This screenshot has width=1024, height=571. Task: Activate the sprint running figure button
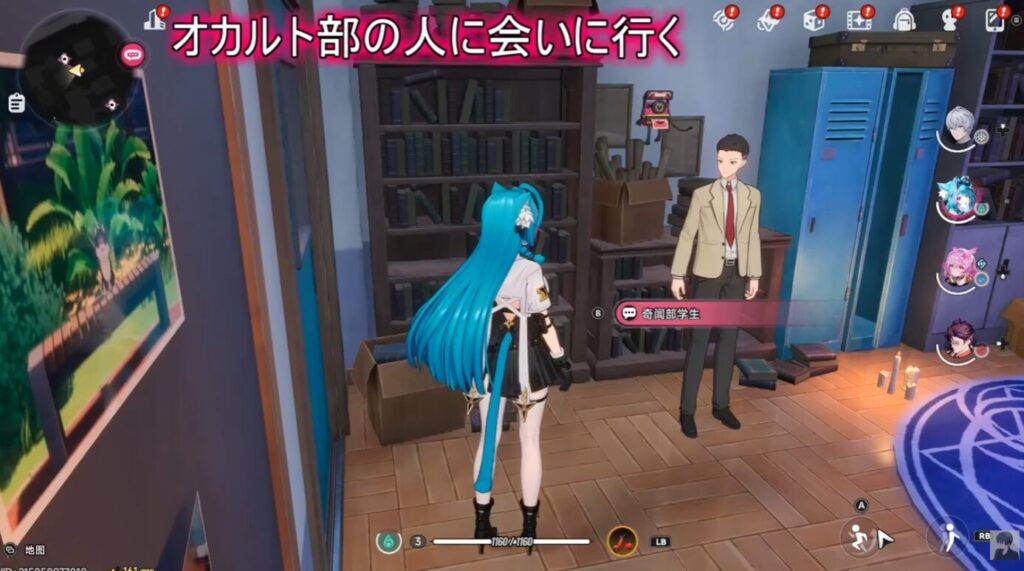click(858, 537)
